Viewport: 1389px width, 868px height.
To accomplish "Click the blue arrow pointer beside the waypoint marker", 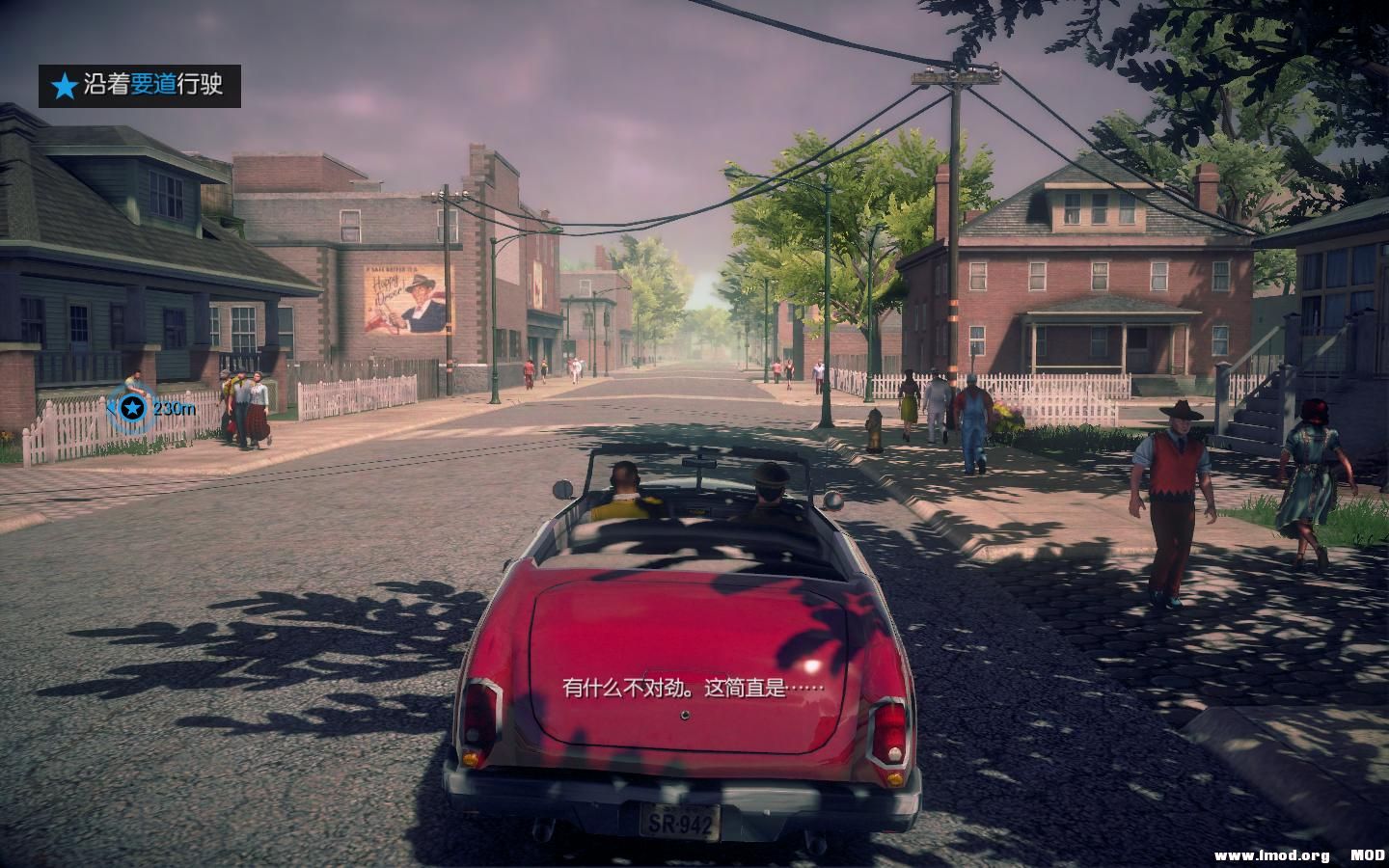I will (113, 409).
